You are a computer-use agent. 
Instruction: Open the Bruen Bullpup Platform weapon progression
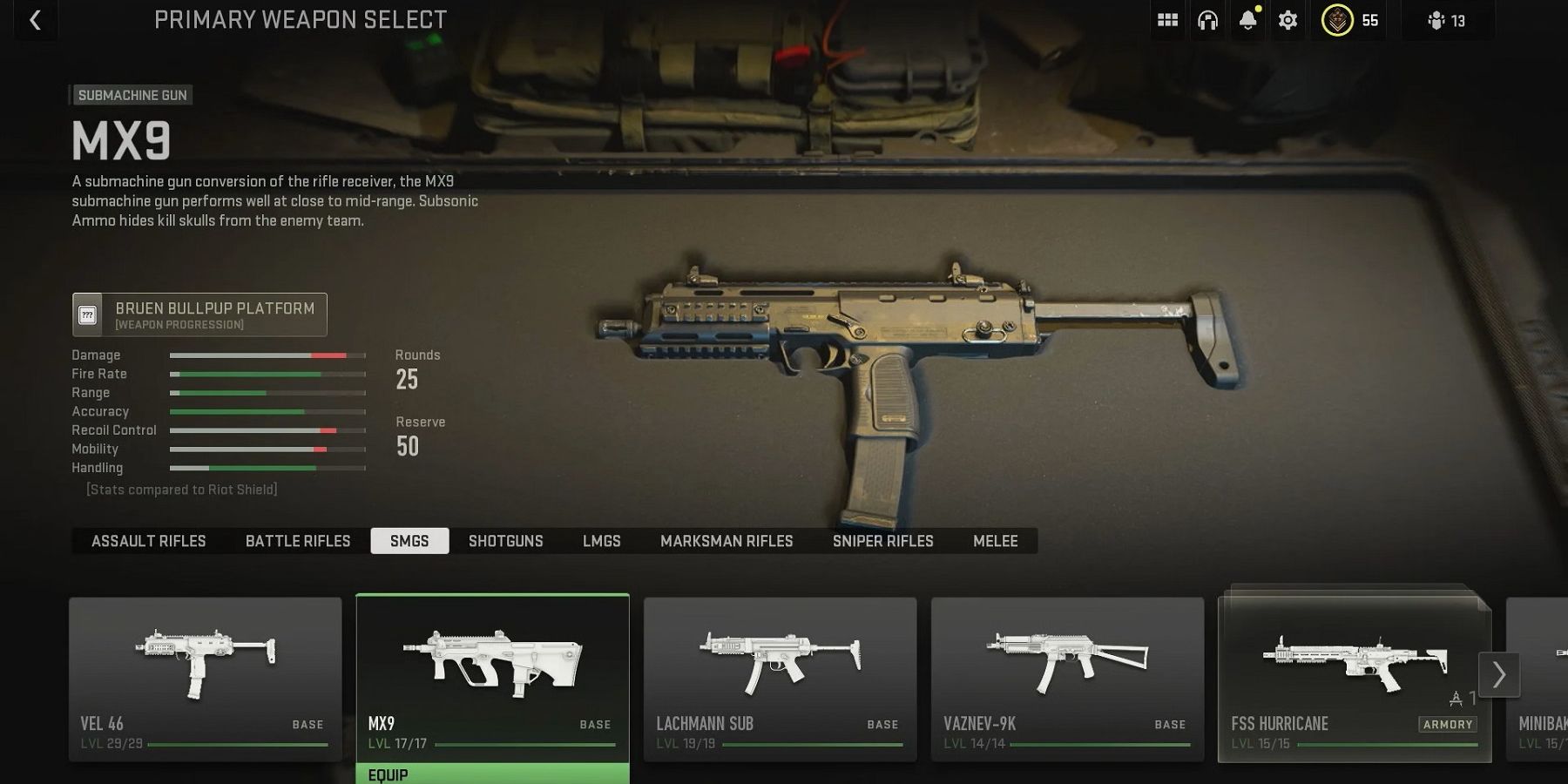[x=199, y=314]
